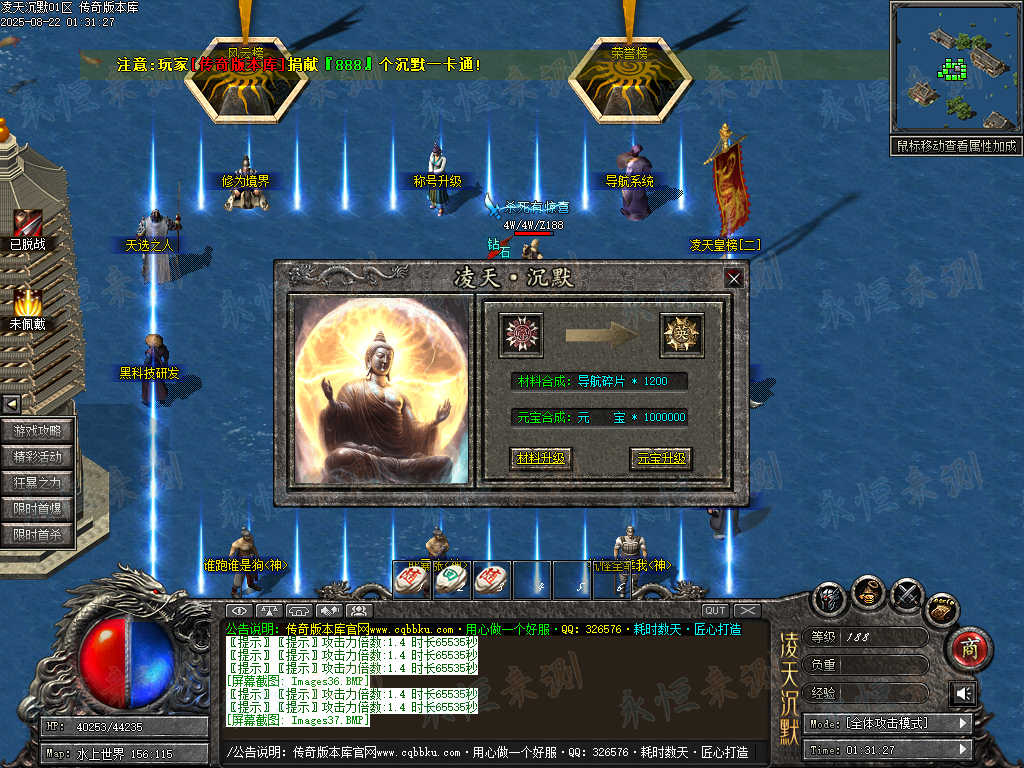Select the 狂暴之力 menu entry
1024x768 pixels.
coord(38,483)
